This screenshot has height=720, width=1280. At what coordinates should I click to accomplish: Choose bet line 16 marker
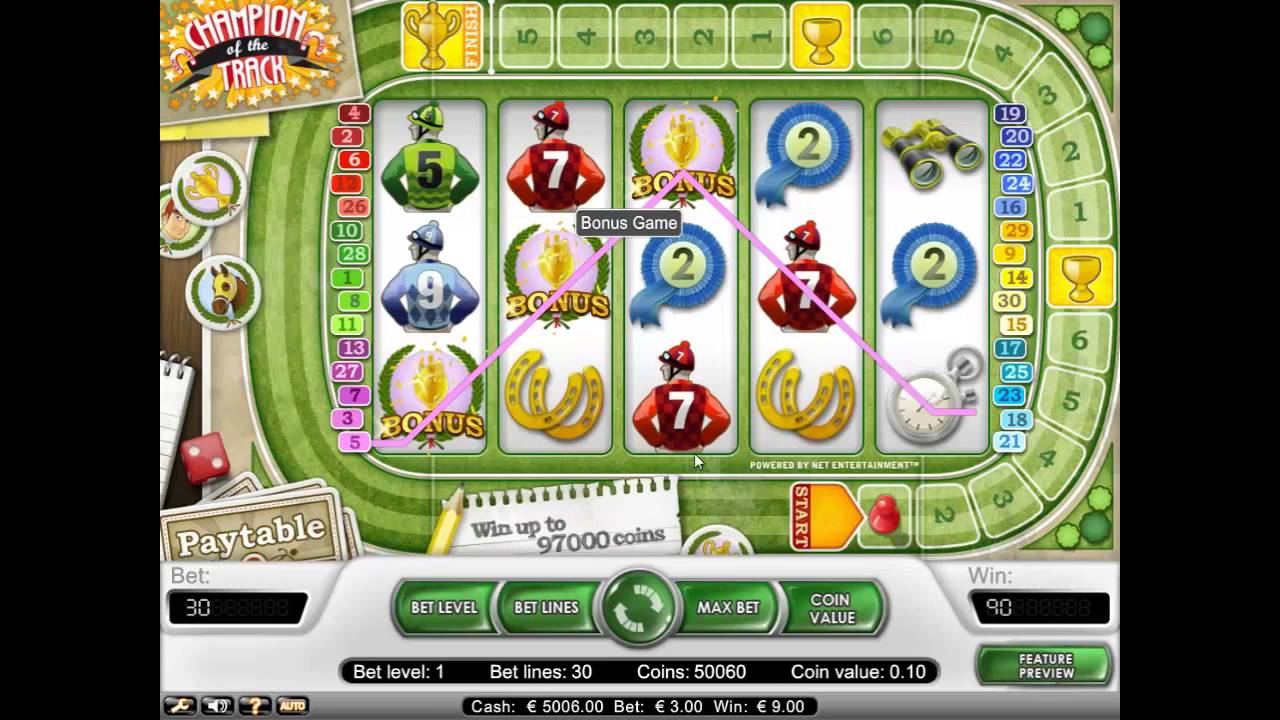click(1010, 207)
